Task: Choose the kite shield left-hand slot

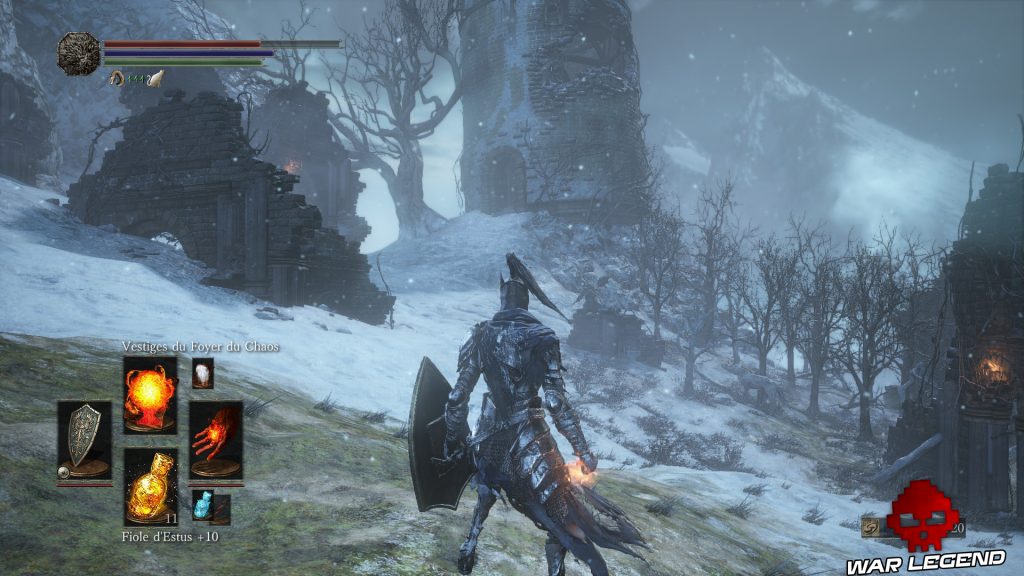Action: (84, 441)
